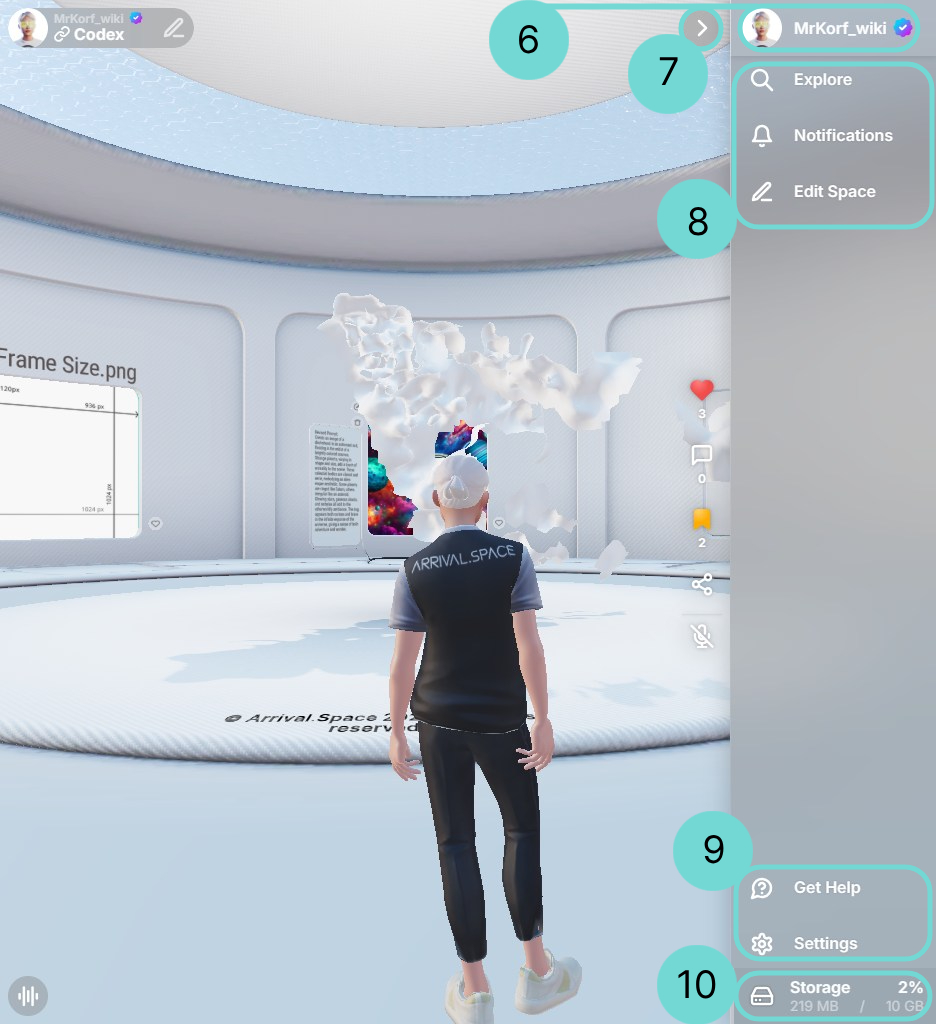Choose Edit Space in the sidebar

pos(833,192)
